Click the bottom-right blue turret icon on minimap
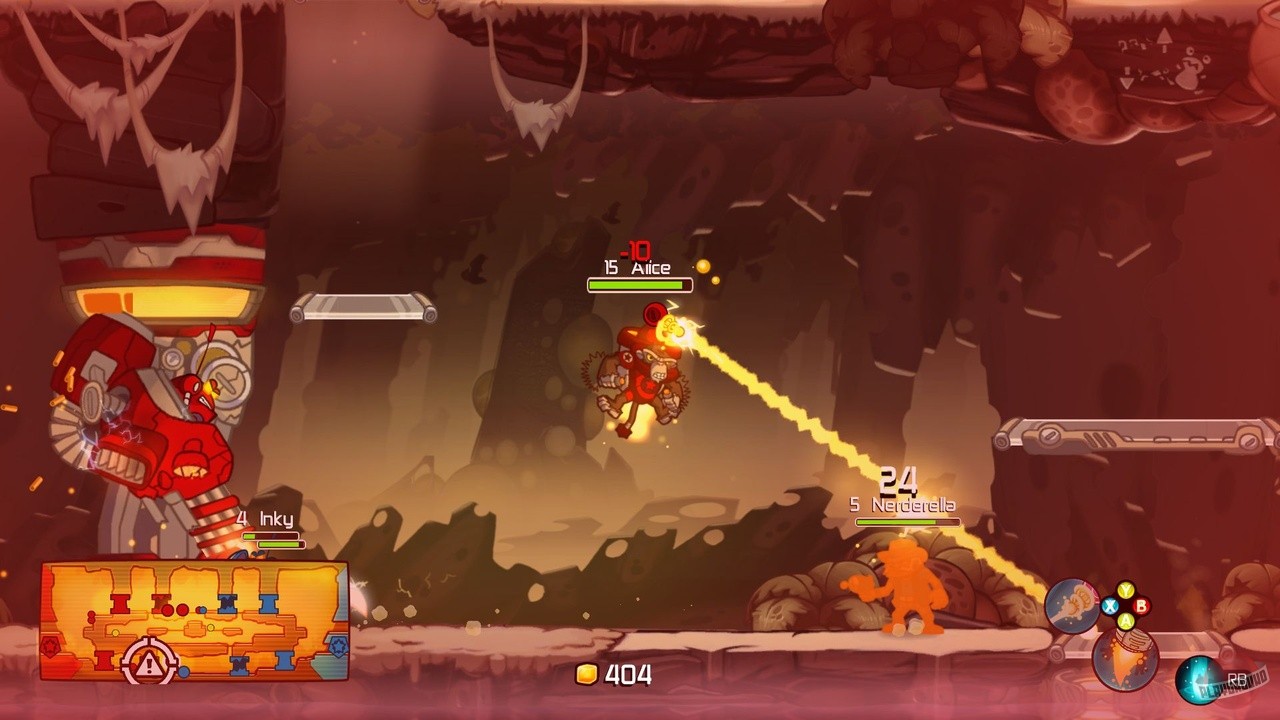 (x=284, y=660)
